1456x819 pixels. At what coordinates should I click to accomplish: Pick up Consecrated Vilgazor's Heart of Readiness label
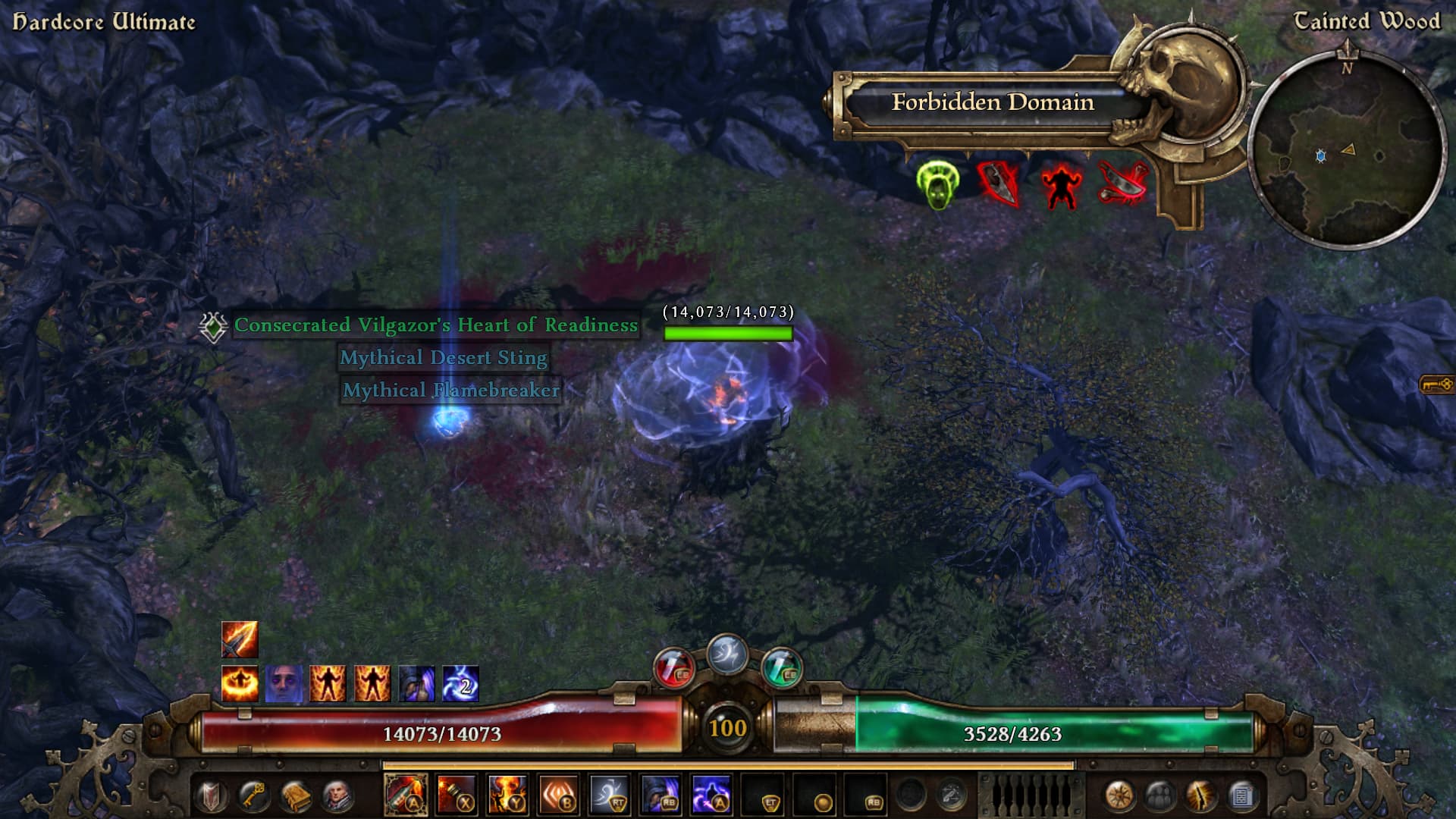435,325
